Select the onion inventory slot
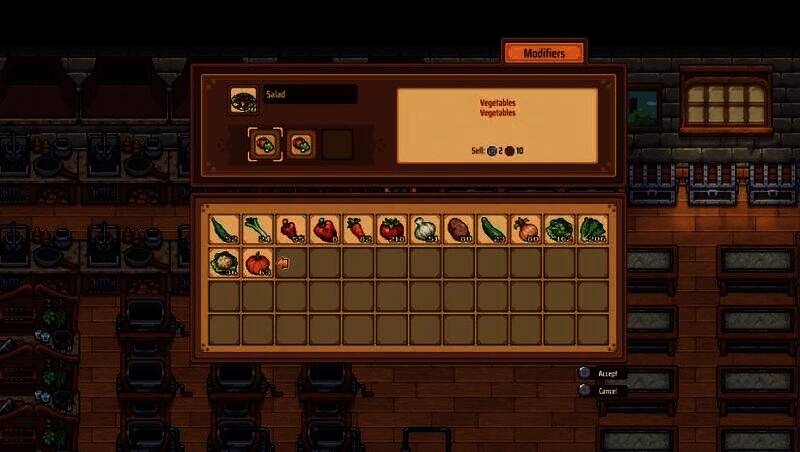This screenshot has height=452, width=800. [526, 229]
